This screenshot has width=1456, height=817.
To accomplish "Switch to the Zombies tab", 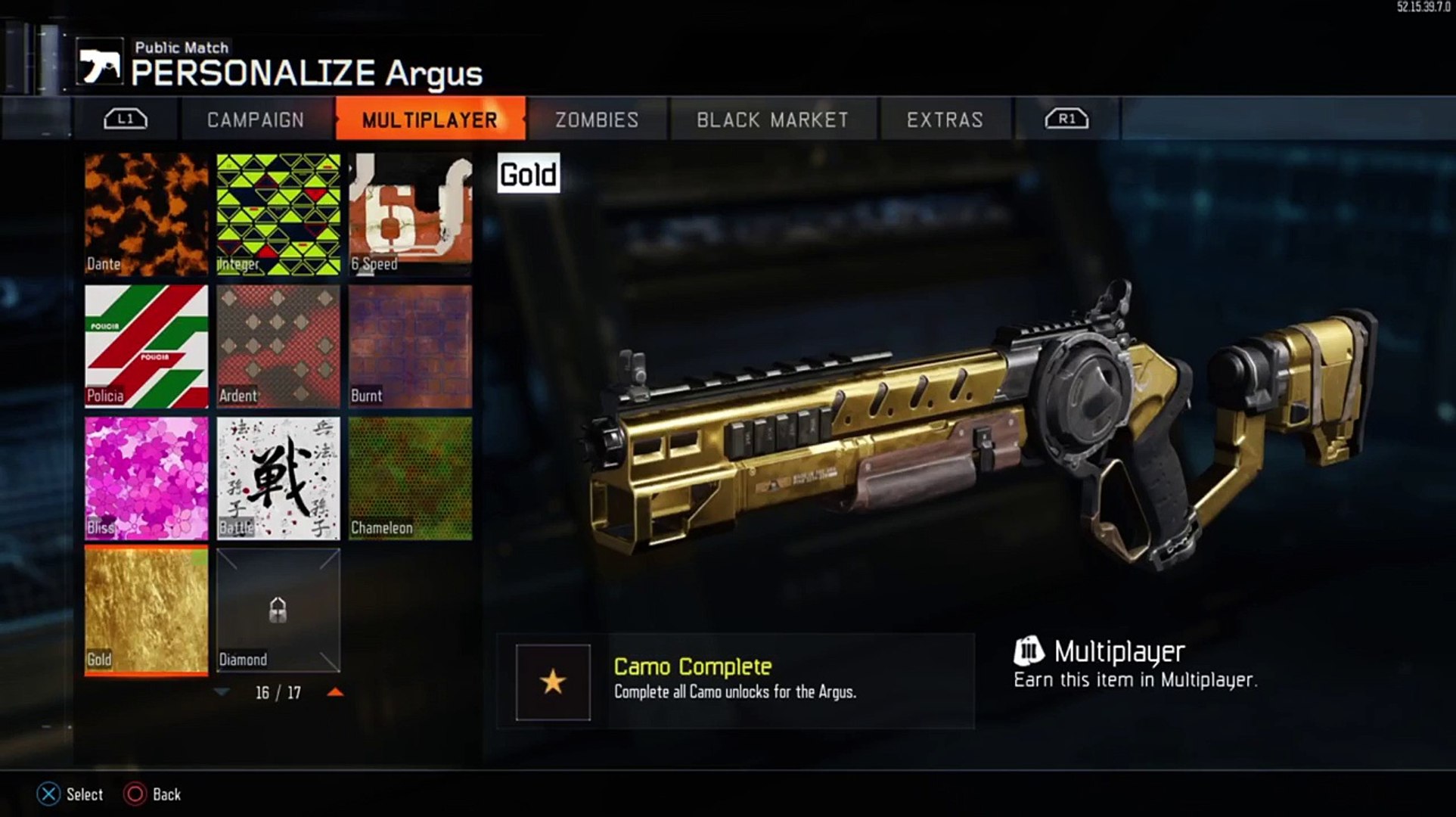I will click(x=597, y=120).
